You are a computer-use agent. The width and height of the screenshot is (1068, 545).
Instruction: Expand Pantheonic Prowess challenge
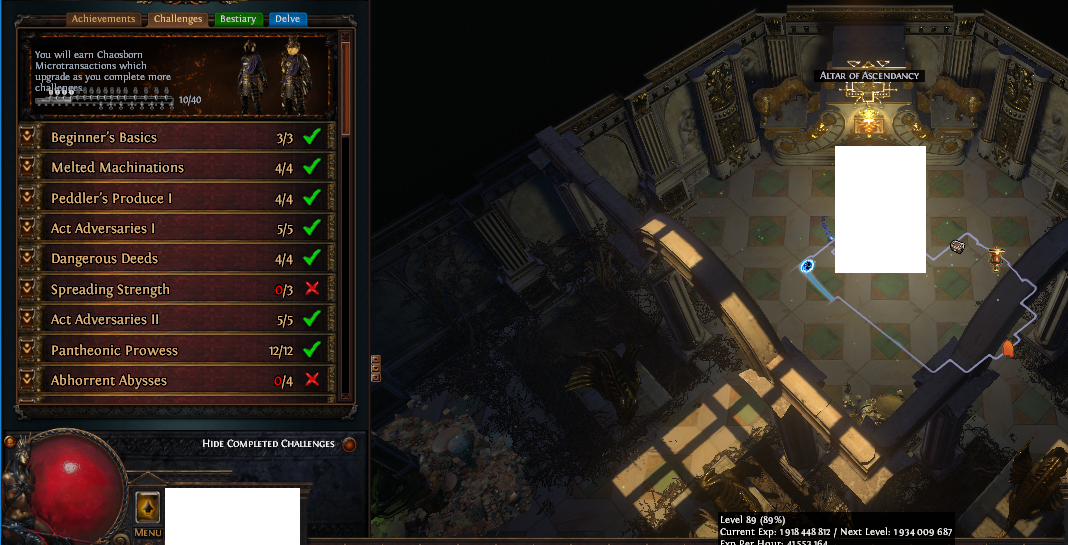point(28,350)
